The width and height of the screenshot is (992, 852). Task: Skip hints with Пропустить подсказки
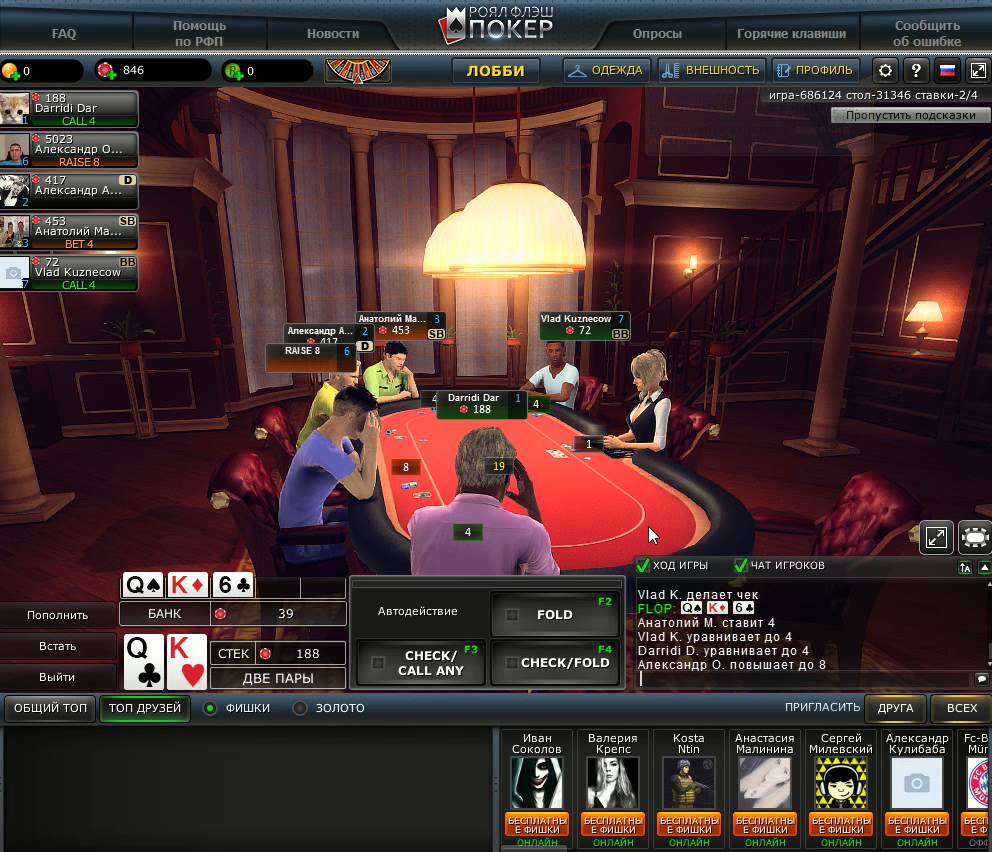click(x=910, y=115)
